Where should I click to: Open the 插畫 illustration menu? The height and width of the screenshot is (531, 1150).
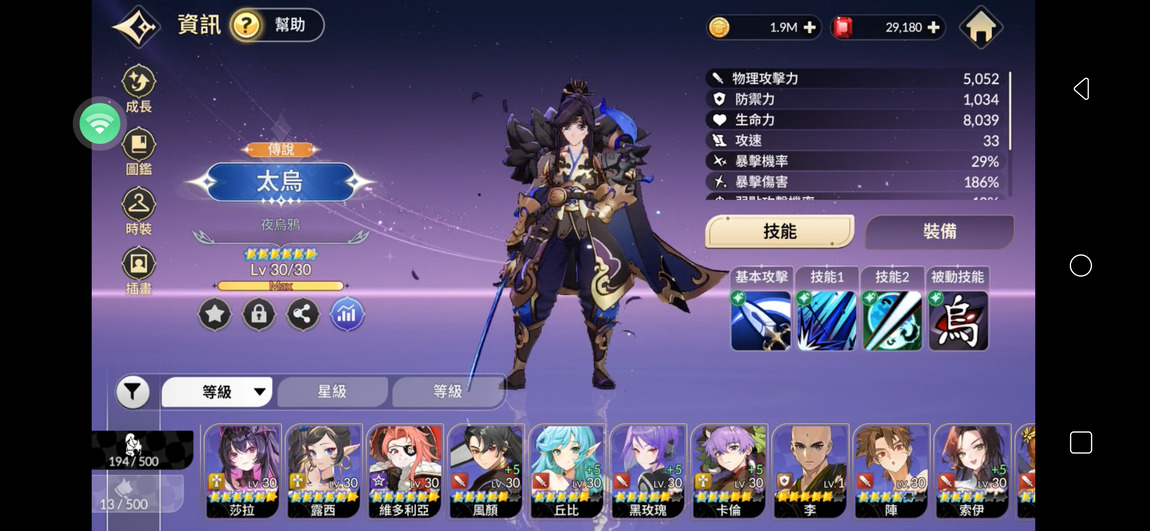pyautogui.click(x=139, y=272)
